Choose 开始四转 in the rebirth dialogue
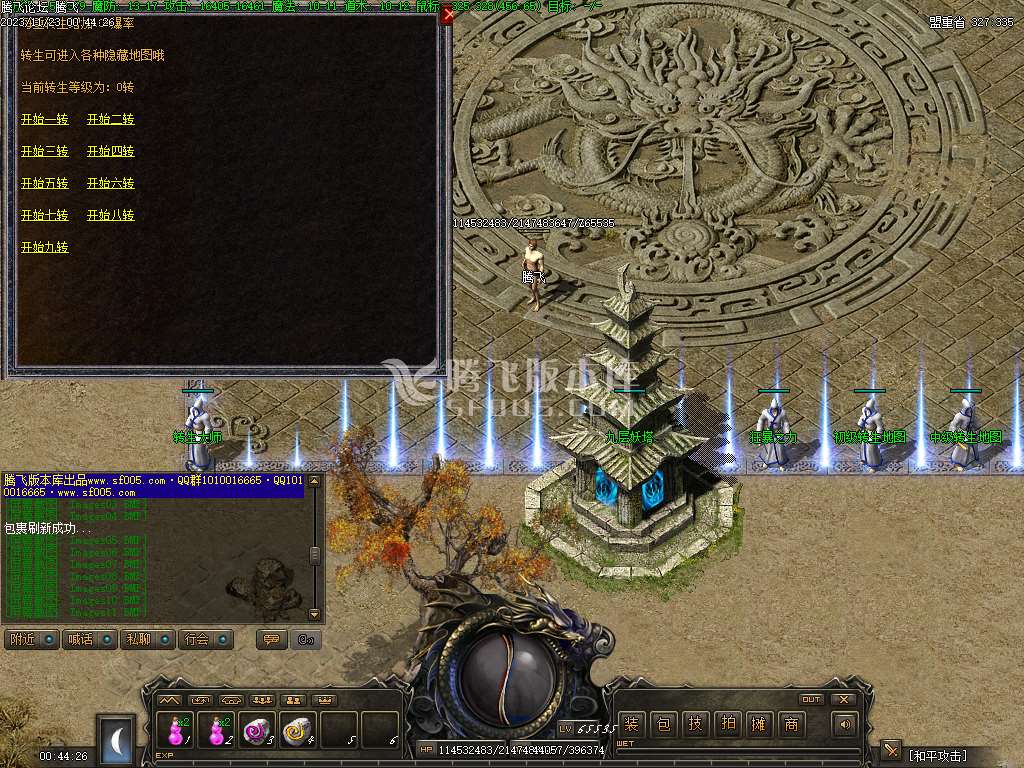The image size is (1024, 768). (110, 151)
